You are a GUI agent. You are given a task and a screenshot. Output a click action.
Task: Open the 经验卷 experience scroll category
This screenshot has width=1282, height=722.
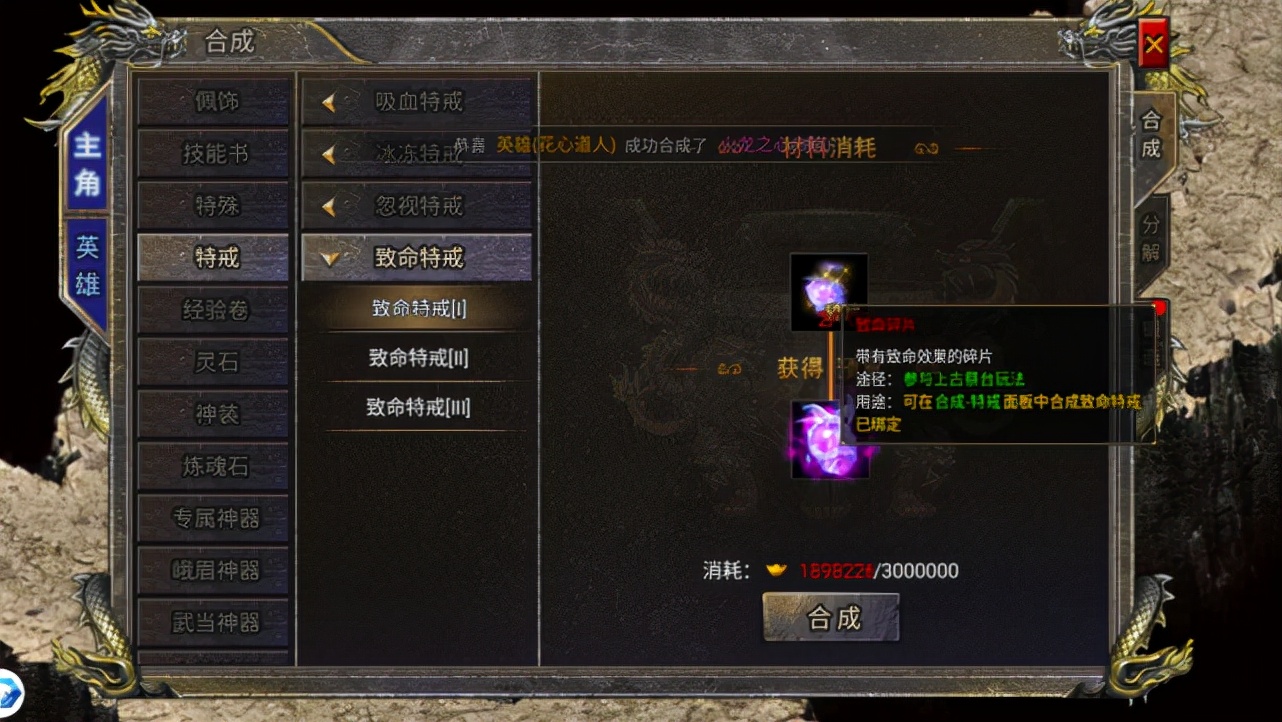click(214, 310)
